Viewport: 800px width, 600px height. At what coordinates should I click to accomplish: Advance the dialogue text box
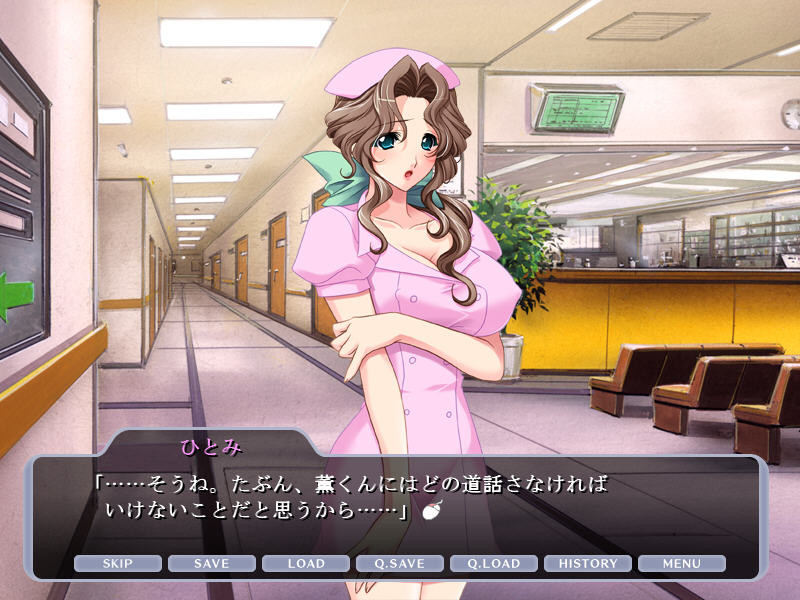400,500
